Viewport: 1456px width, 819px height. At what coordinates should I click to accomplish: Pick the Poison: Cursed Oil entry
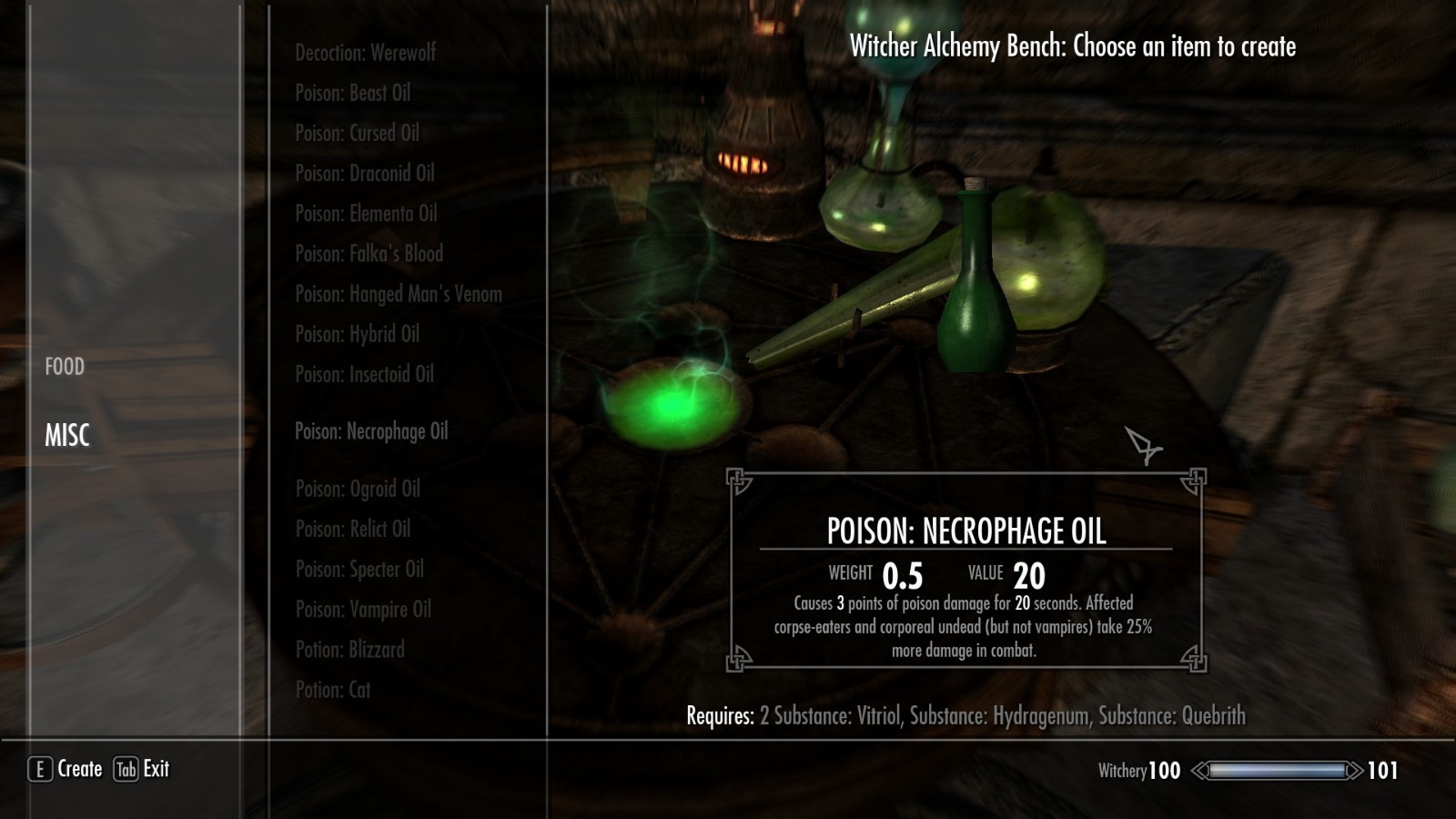click(357, 133)
